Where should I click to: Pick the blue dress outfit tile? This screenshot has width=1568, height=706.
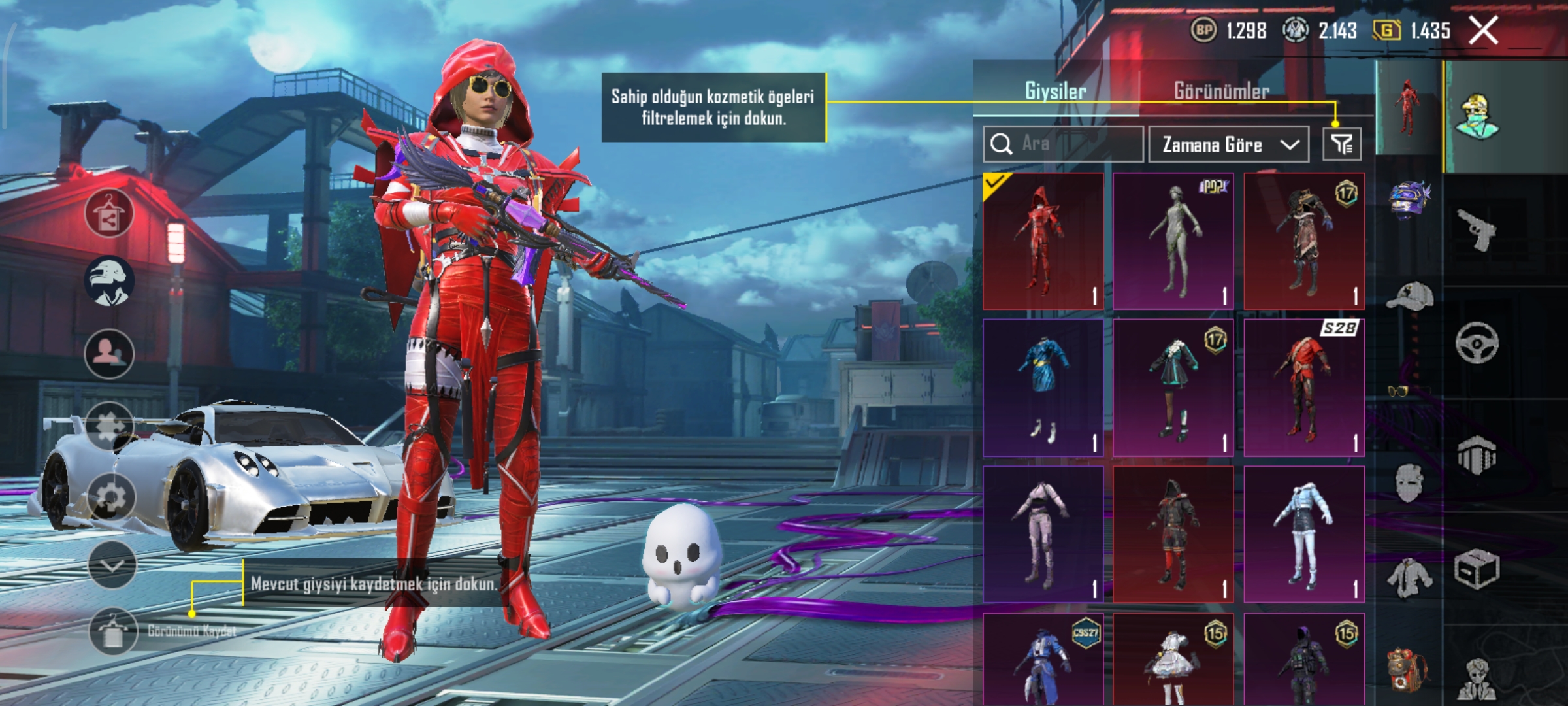(x=1043, y=388)
